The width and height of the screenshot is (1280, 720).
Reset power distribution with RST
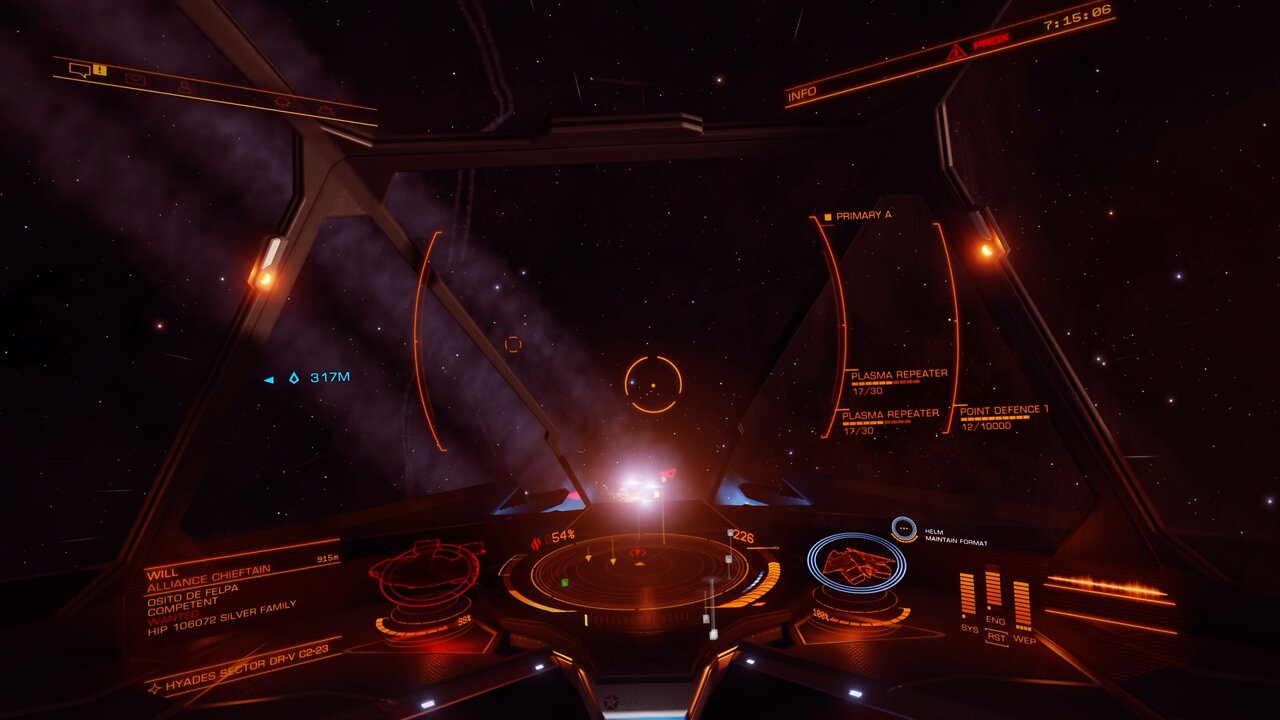click(x=996, y=636)
